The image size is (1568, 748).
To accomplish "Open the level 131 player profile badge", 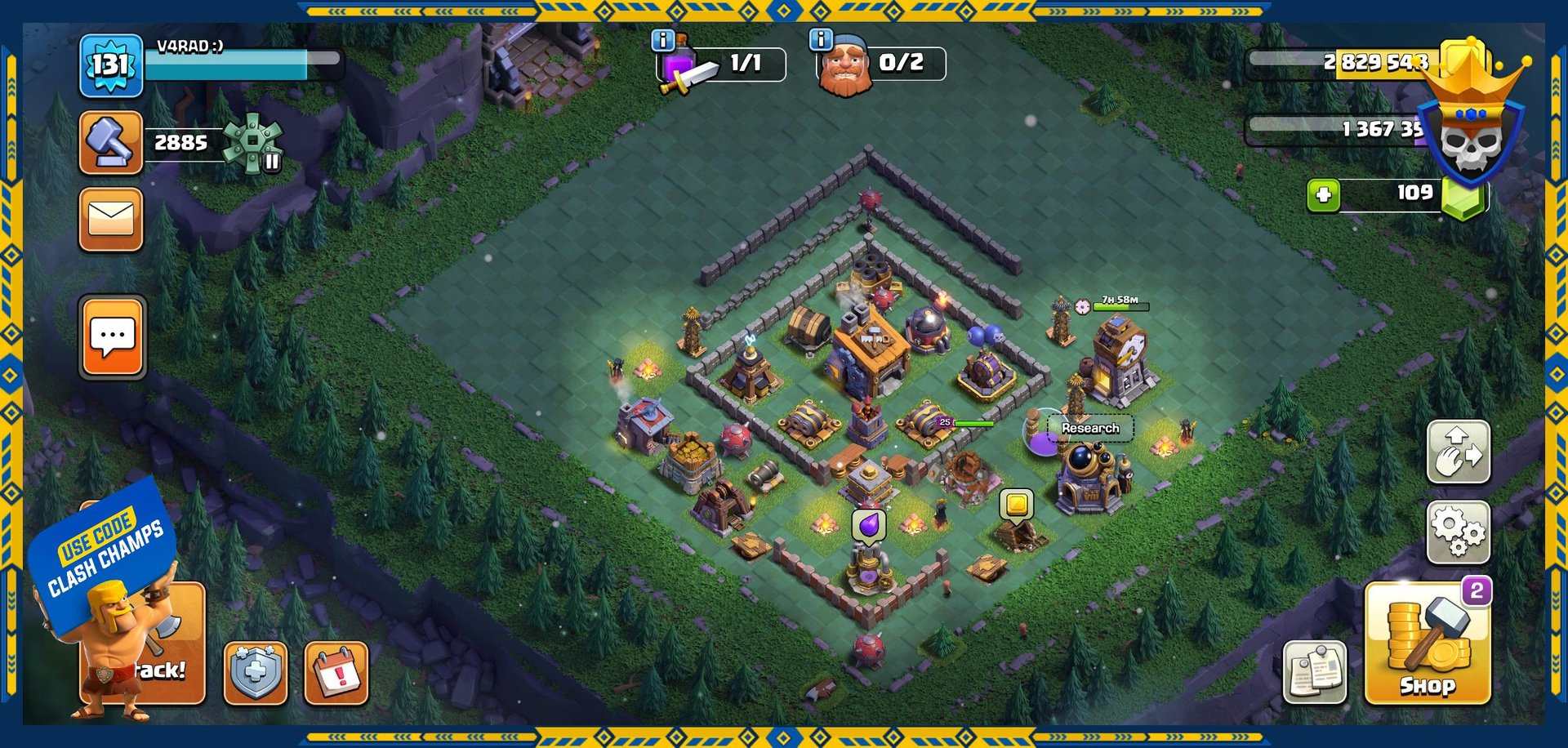I will click(x=110, y=65).
